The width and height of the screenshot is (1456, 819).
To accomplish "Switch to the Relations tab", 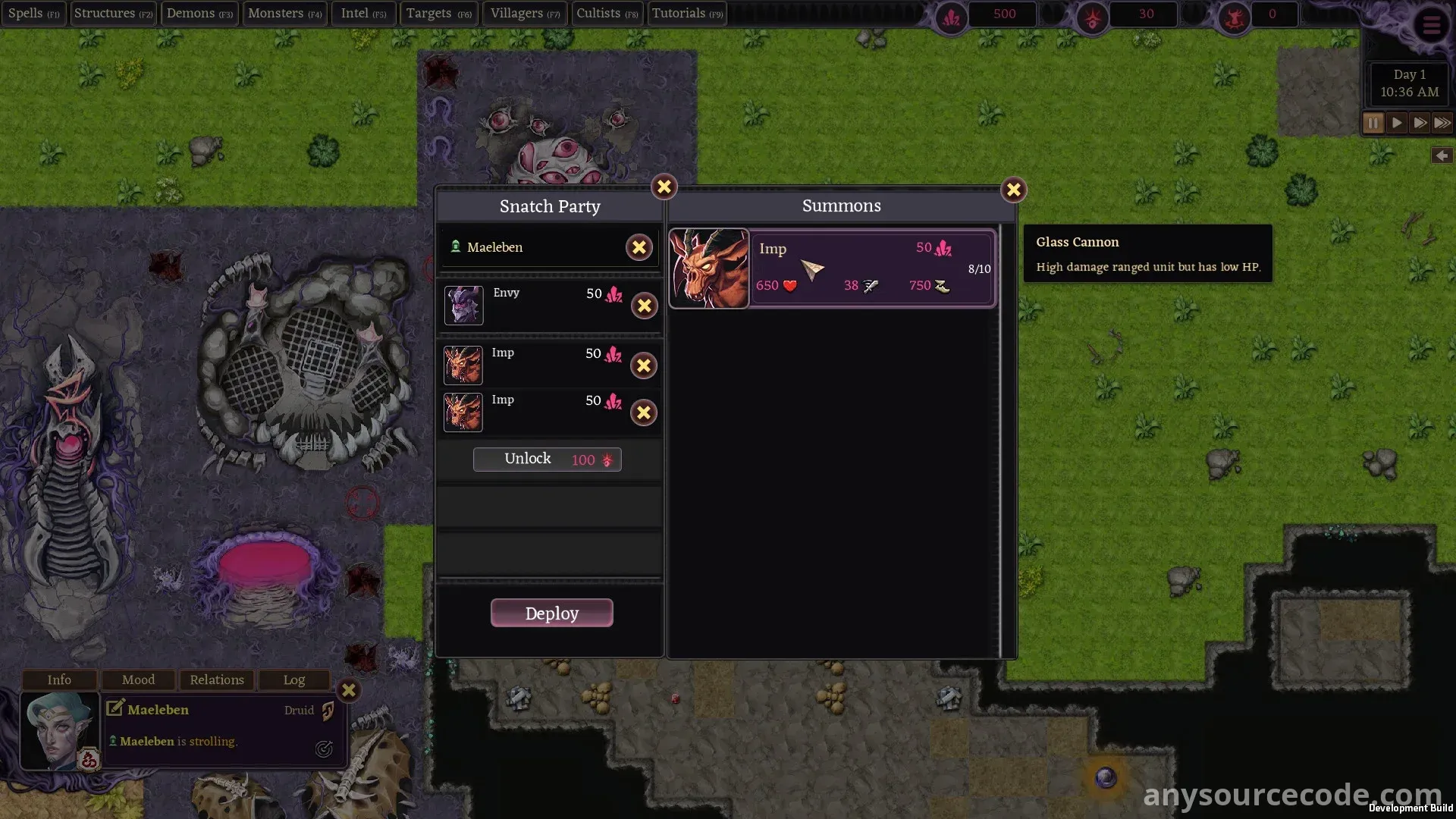I will (217, 679).
